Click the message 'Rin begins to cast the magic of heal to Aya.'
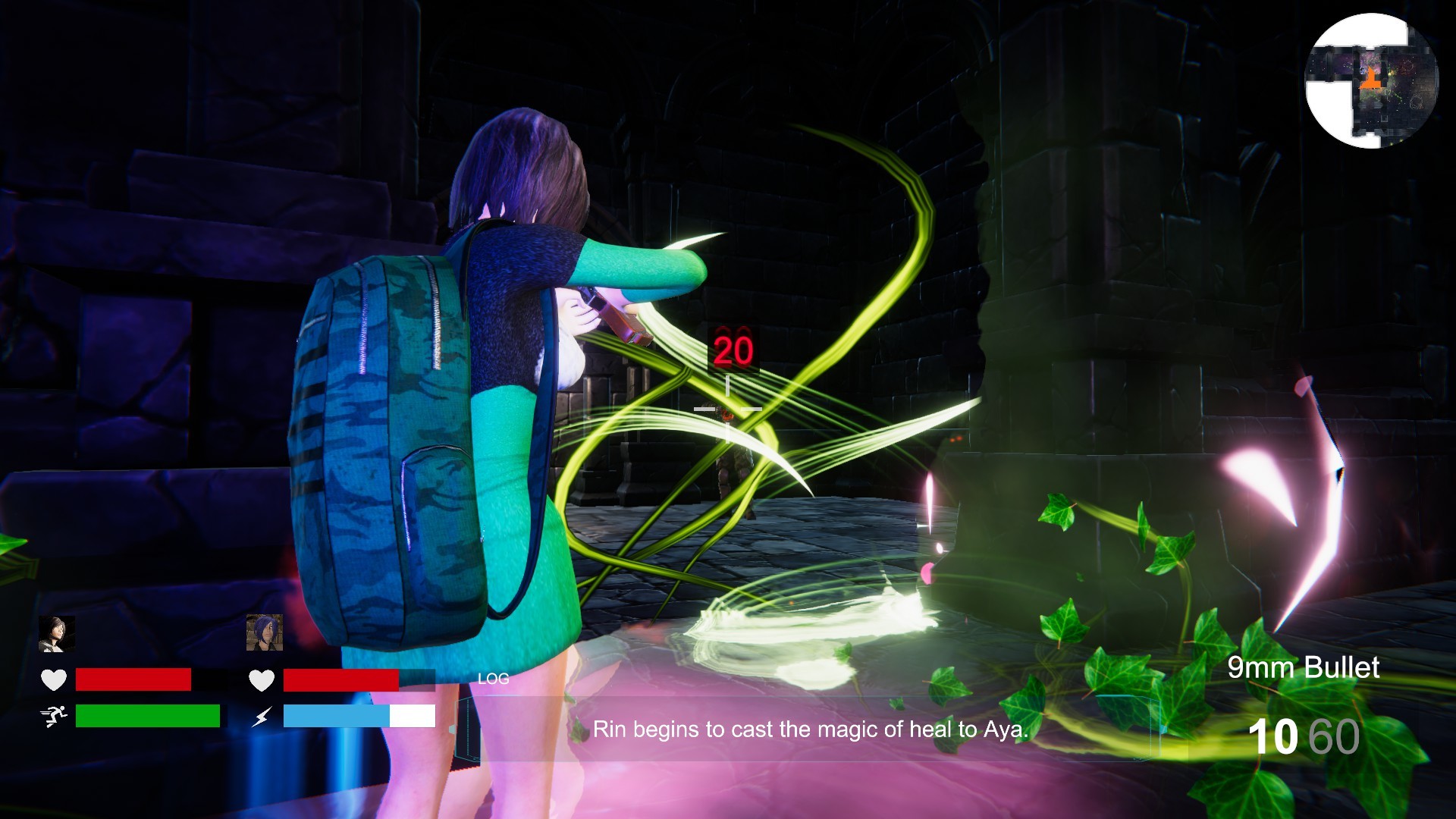This screenshot has width=1456, height=819. click(811, 730)
